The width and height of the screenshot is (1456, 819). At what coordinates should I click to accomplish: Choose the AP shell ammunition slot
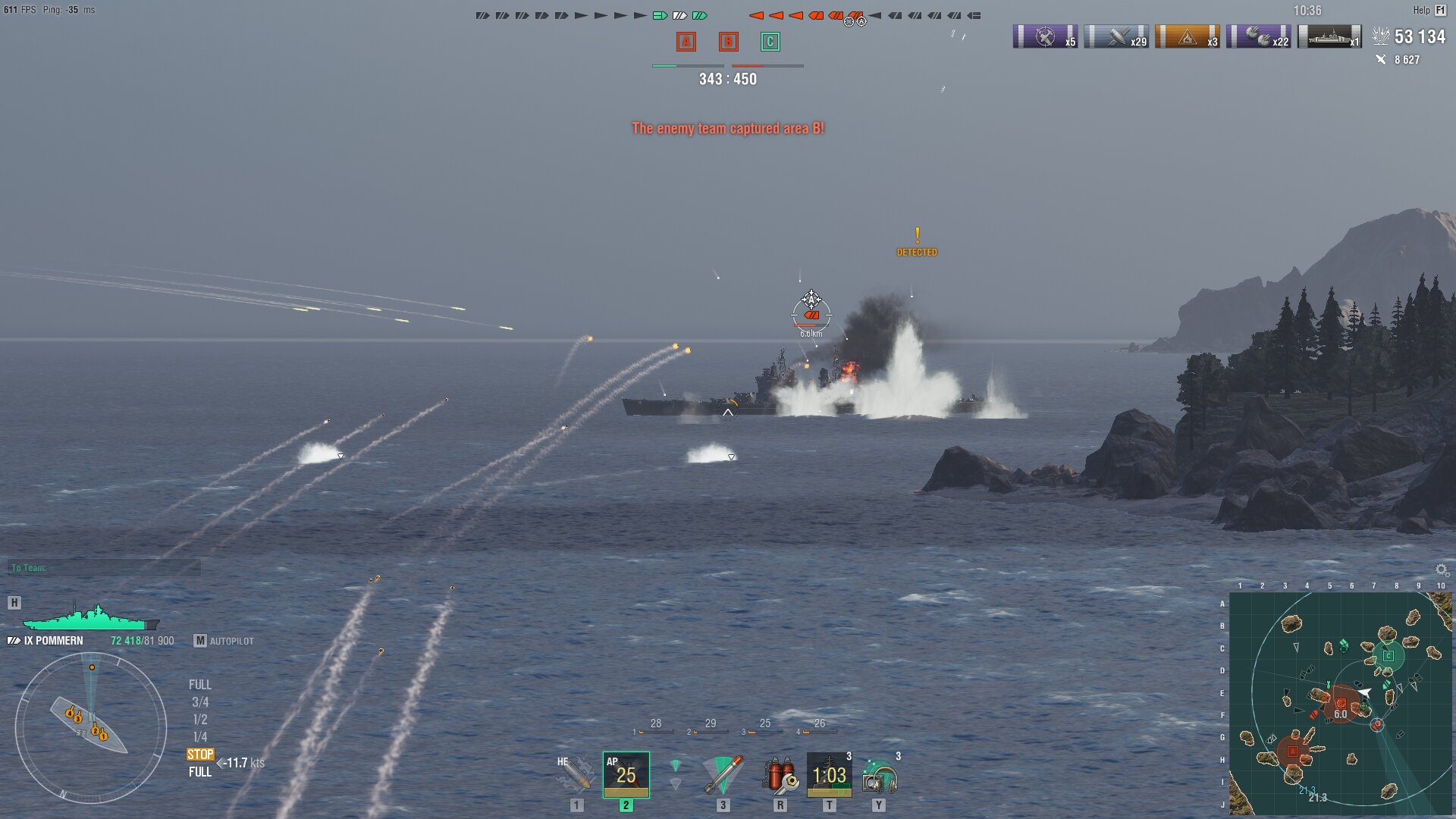(626, 774)
